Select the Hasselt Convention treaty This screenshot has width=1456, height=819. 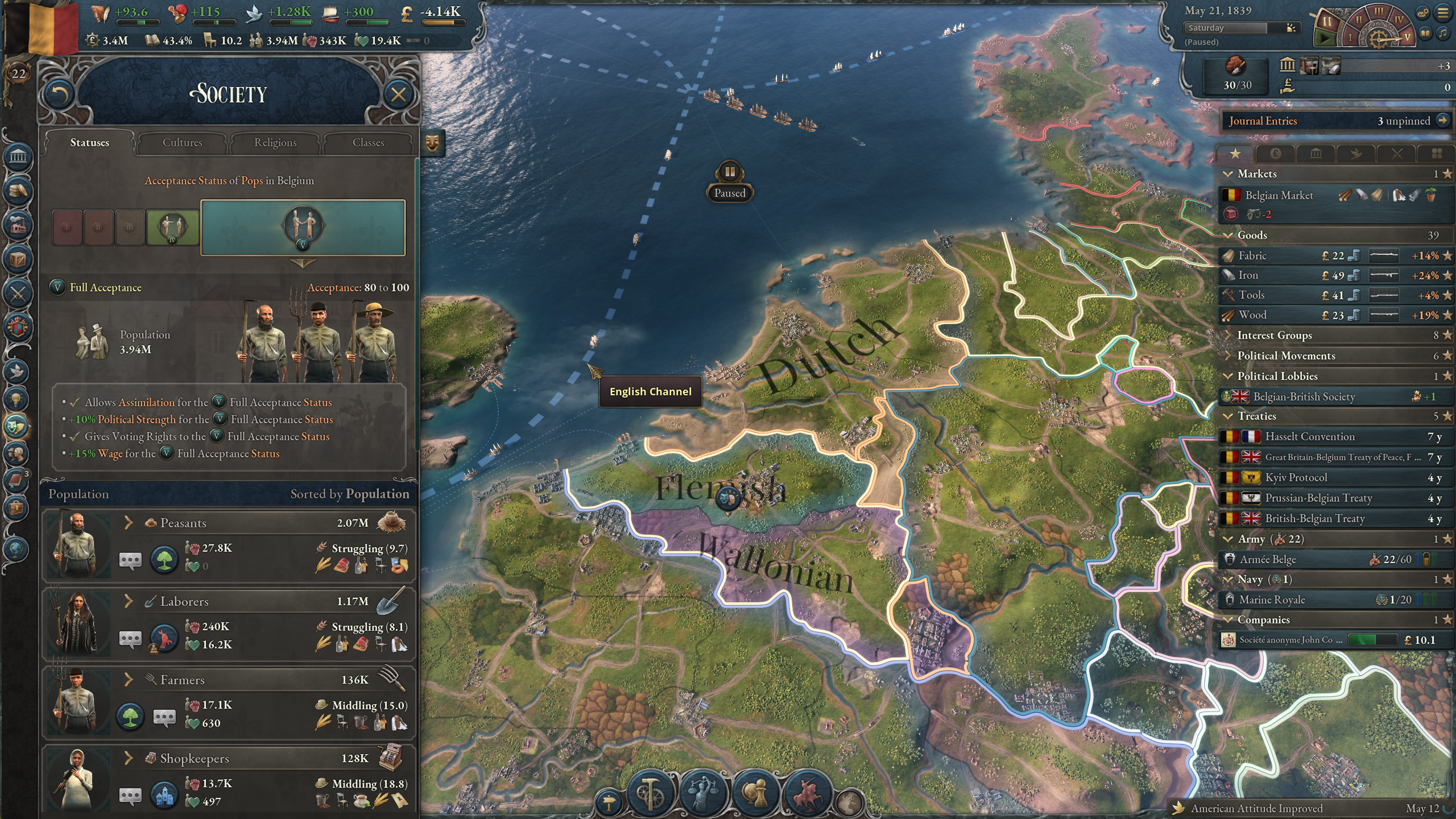pos(1309,437)
